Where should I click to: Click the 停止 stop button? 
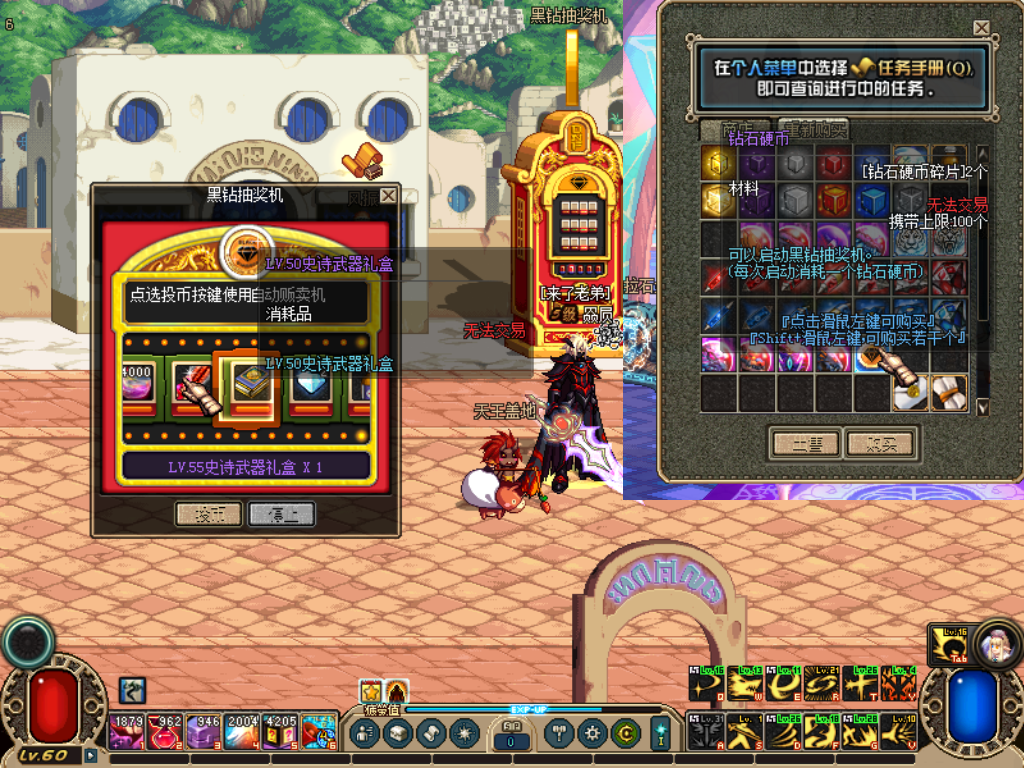click(282, 514)
